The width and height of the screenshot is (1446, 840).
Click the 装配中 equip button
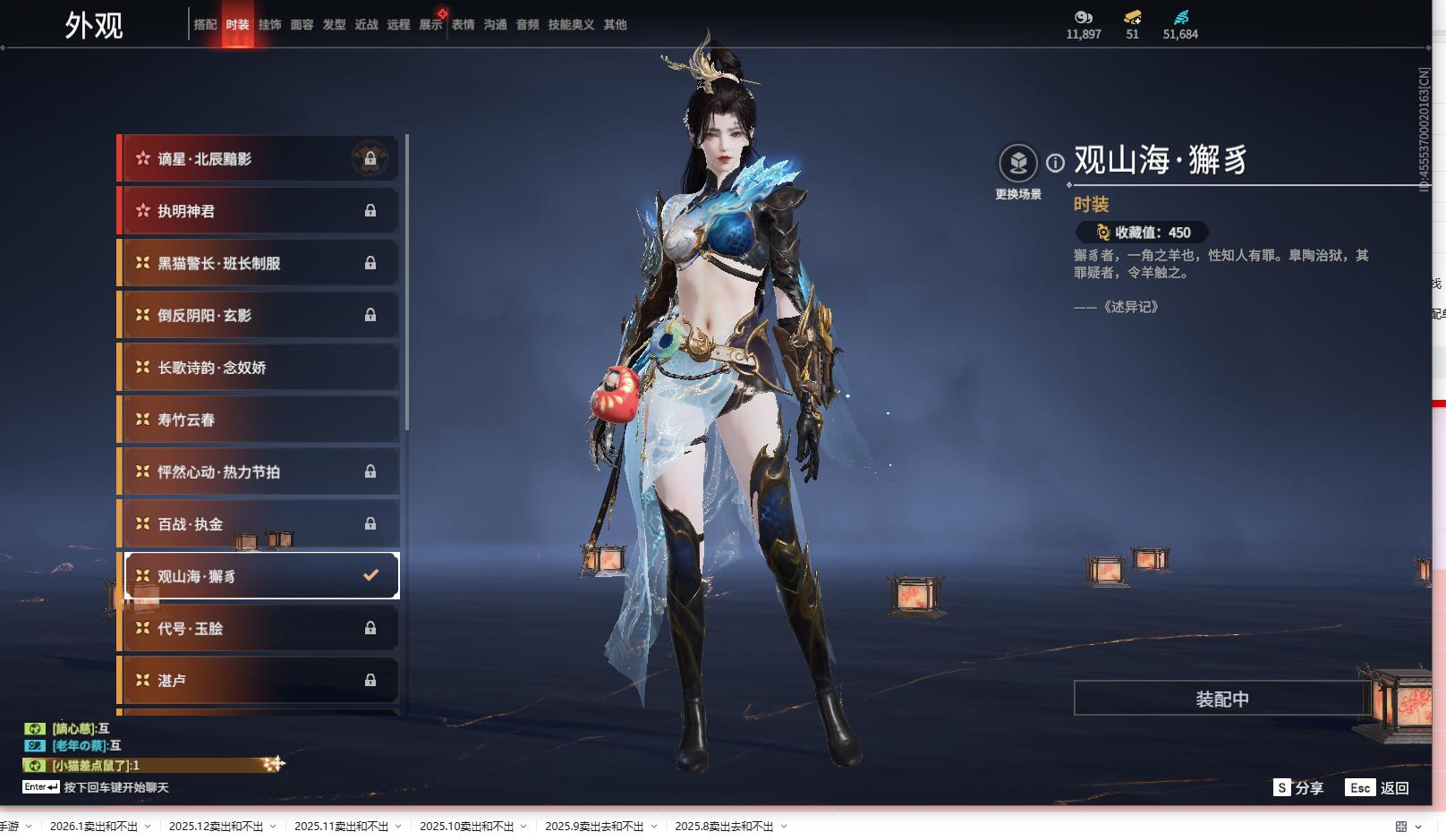[1221, 699]
